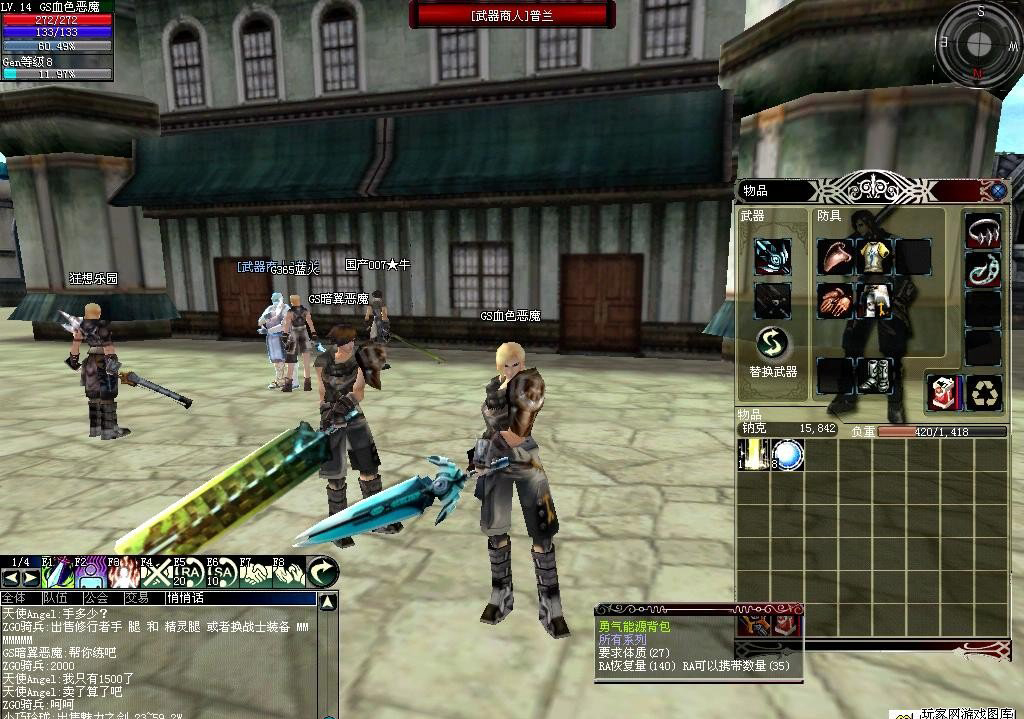Switch to the 队伍 team chat tab
The width and height of the screenshot is (1024, 719).
tap(55, 598)
